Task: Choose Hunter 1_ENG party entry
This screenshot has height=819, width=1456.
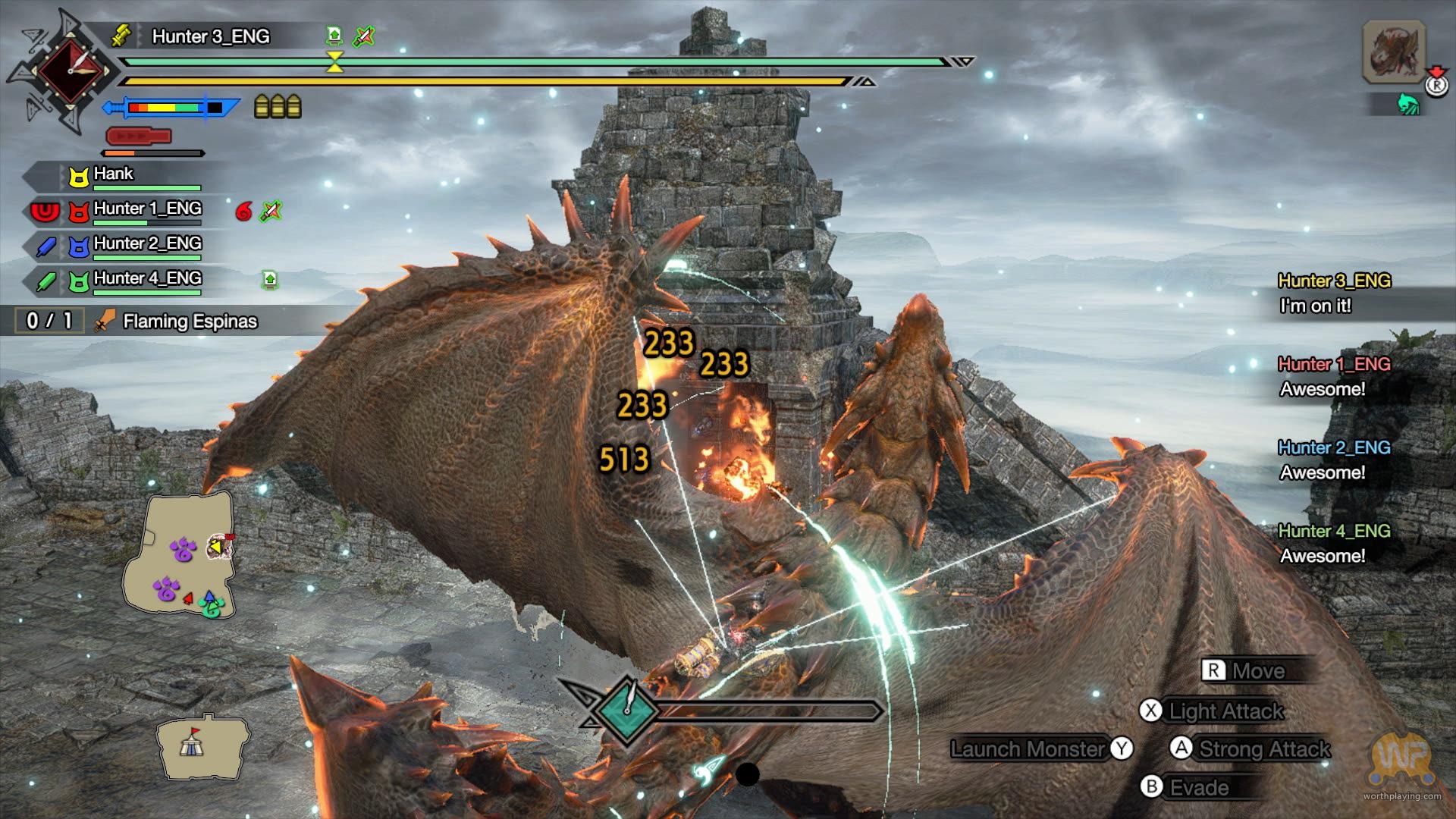Action: 147,210
